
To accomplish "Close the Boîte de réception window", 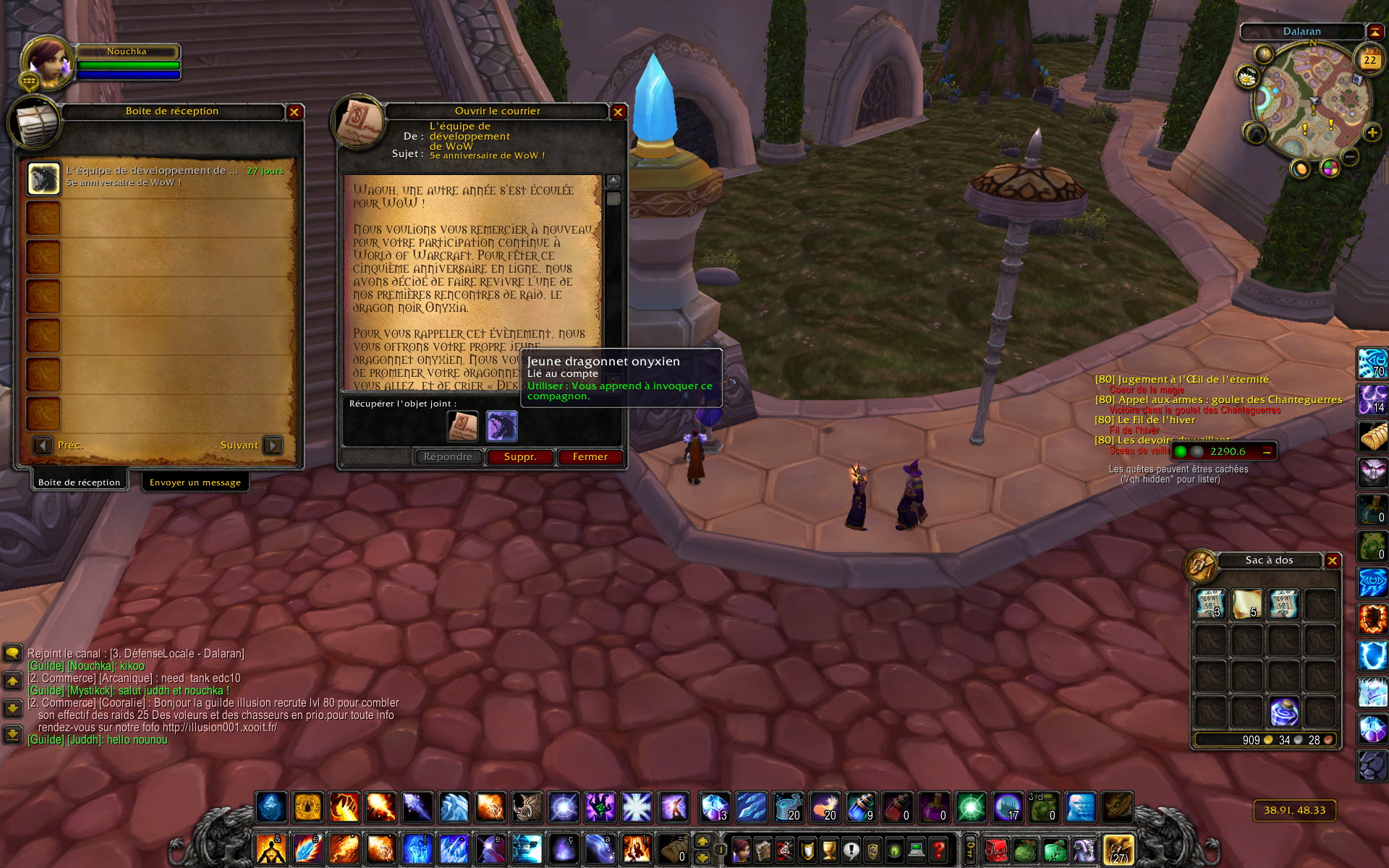I will coord(294,112).
